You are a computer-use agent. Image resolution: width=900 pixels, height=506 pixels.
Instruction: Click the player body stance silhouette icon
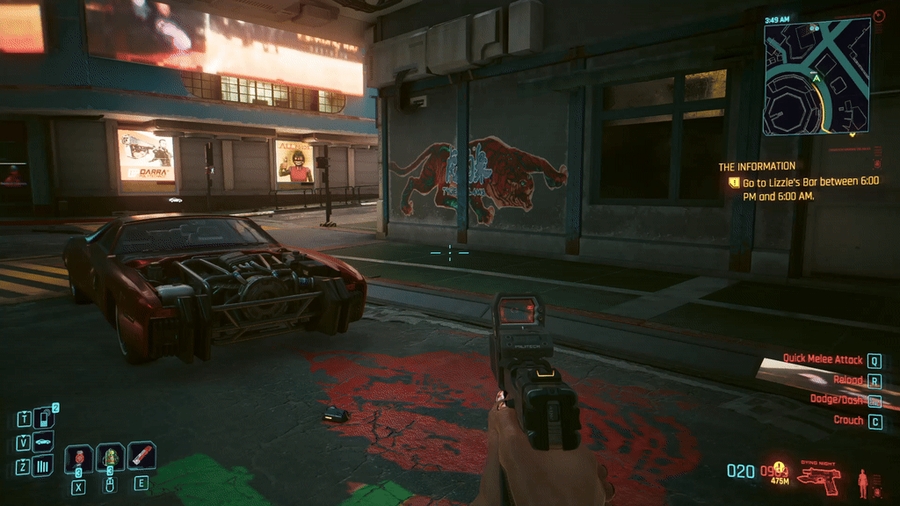point(862,483)
